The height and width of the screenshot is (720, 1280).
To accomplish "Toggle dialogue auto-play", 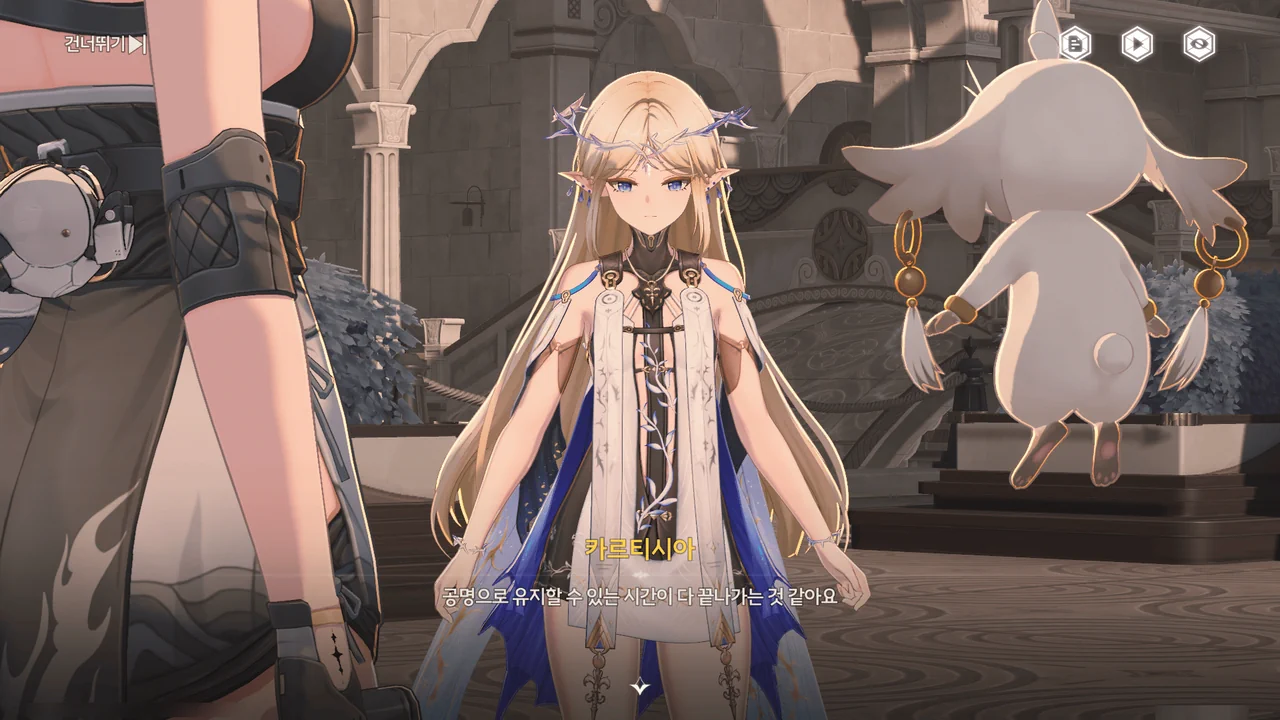I will [1137, 44].
